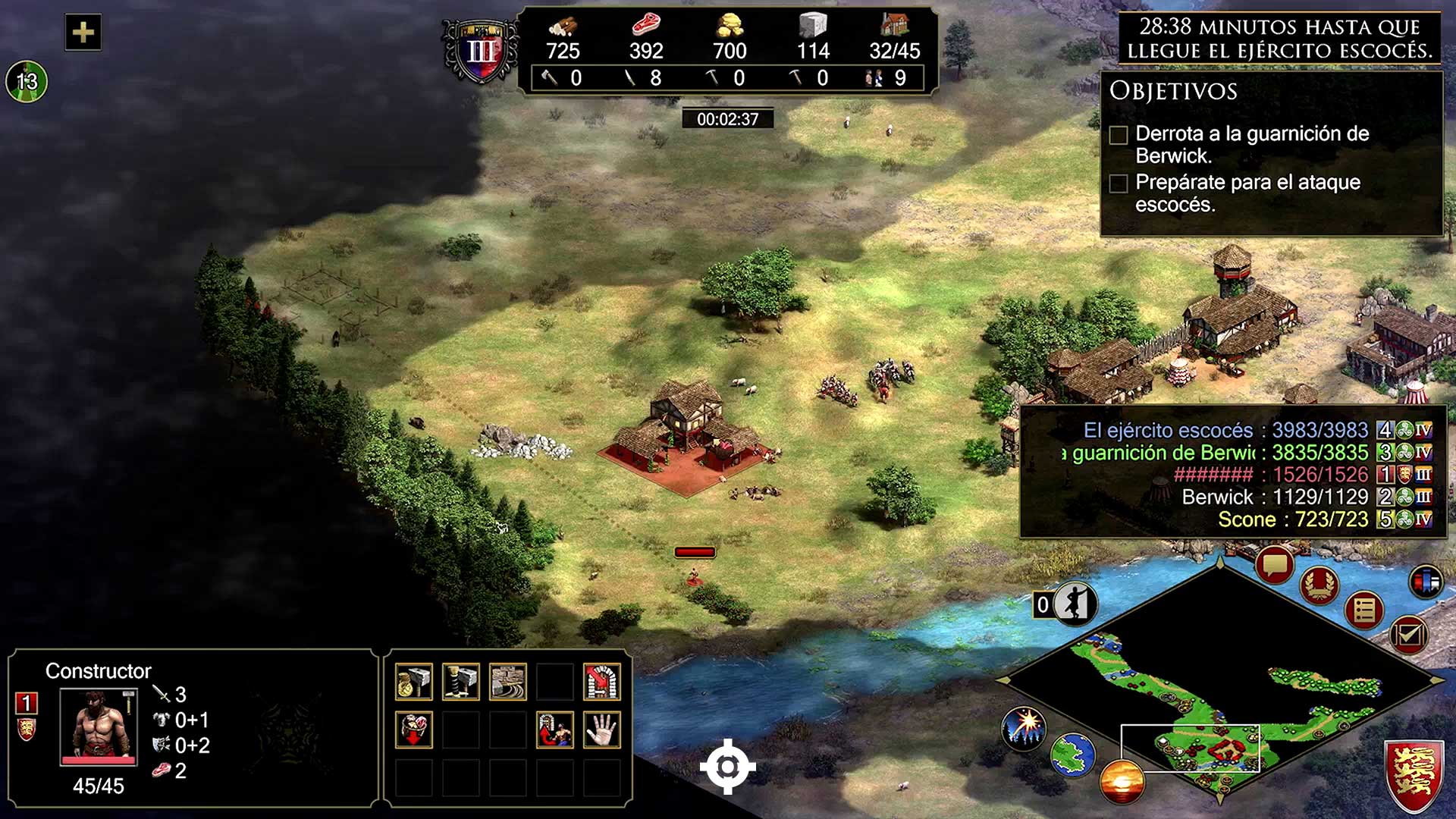Activate the flare signal button

pyautogui.click(x=1024, y=726)
